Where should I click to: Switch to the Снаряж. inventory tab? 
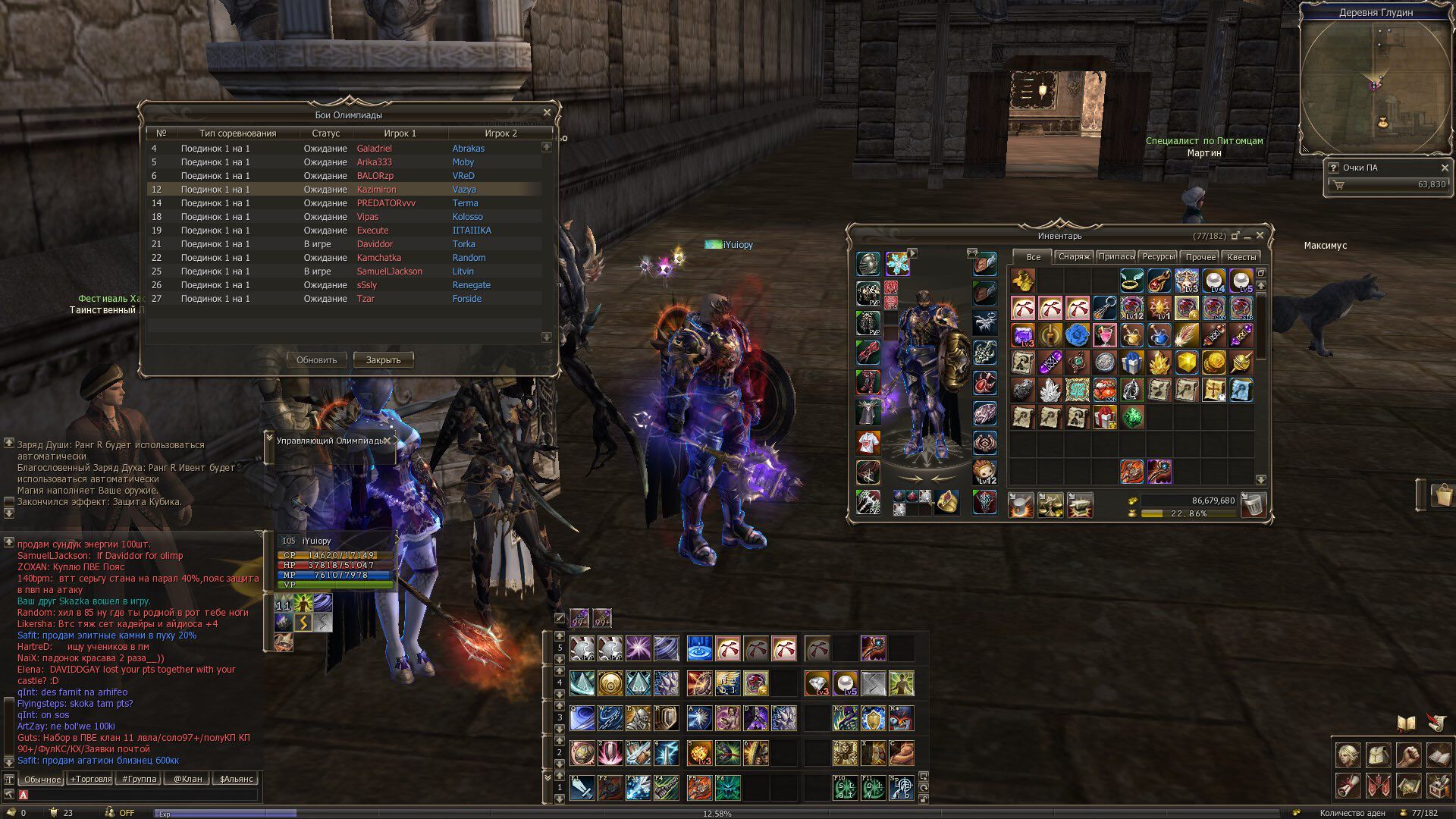pos(1074,257)
